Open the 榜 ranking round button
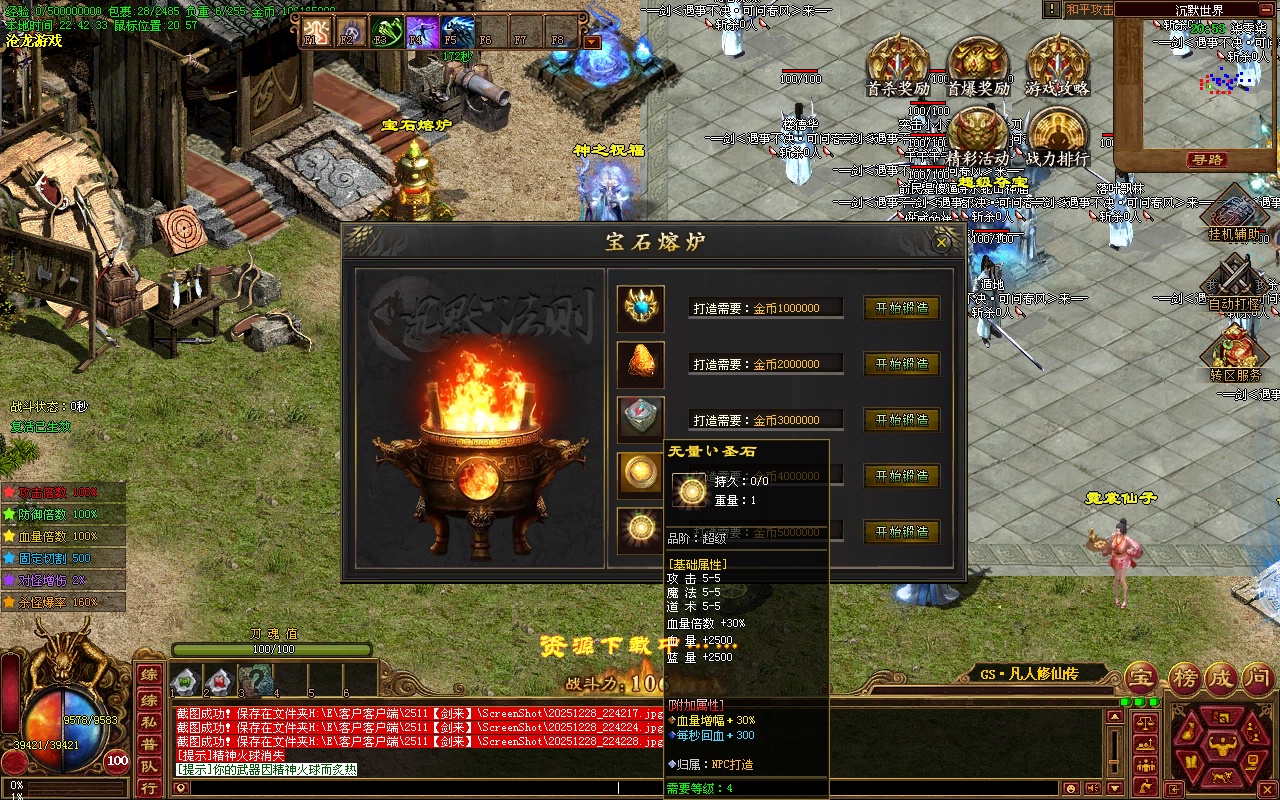Screen dimensions: 1280x800 click(x=1187, y=678)
